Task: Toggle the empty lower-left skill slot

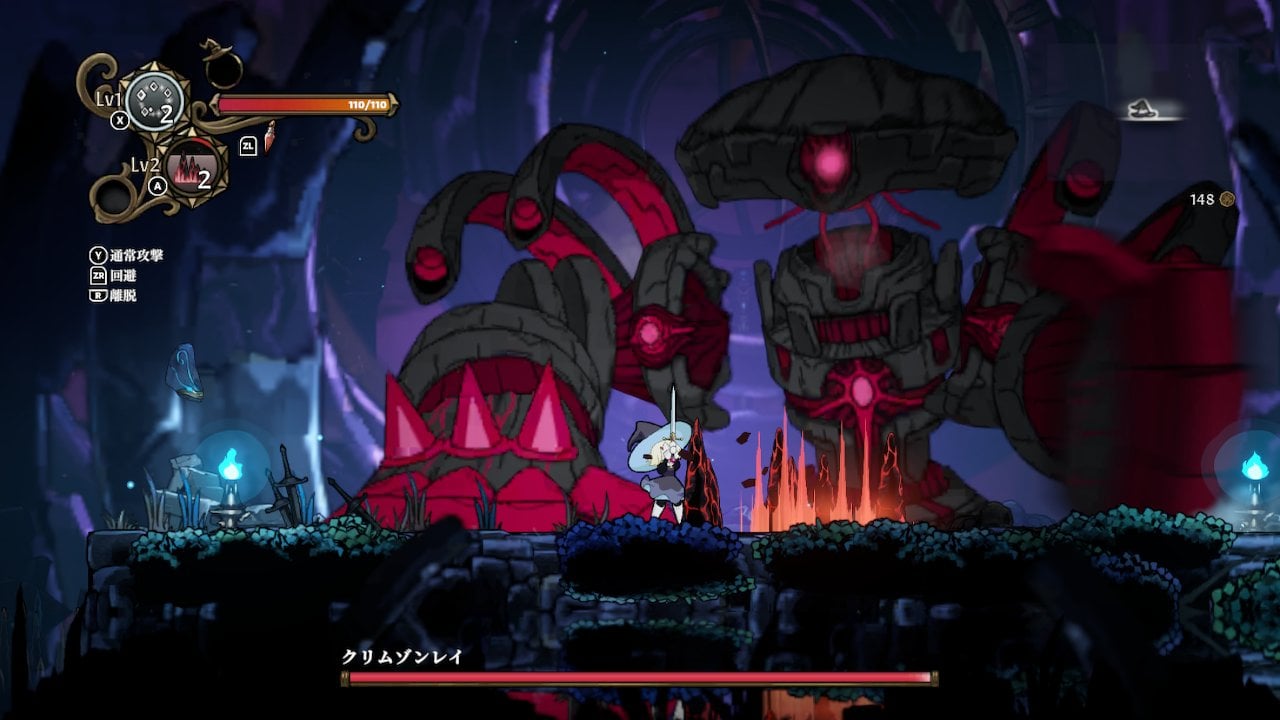Action: tap(112, 192)
